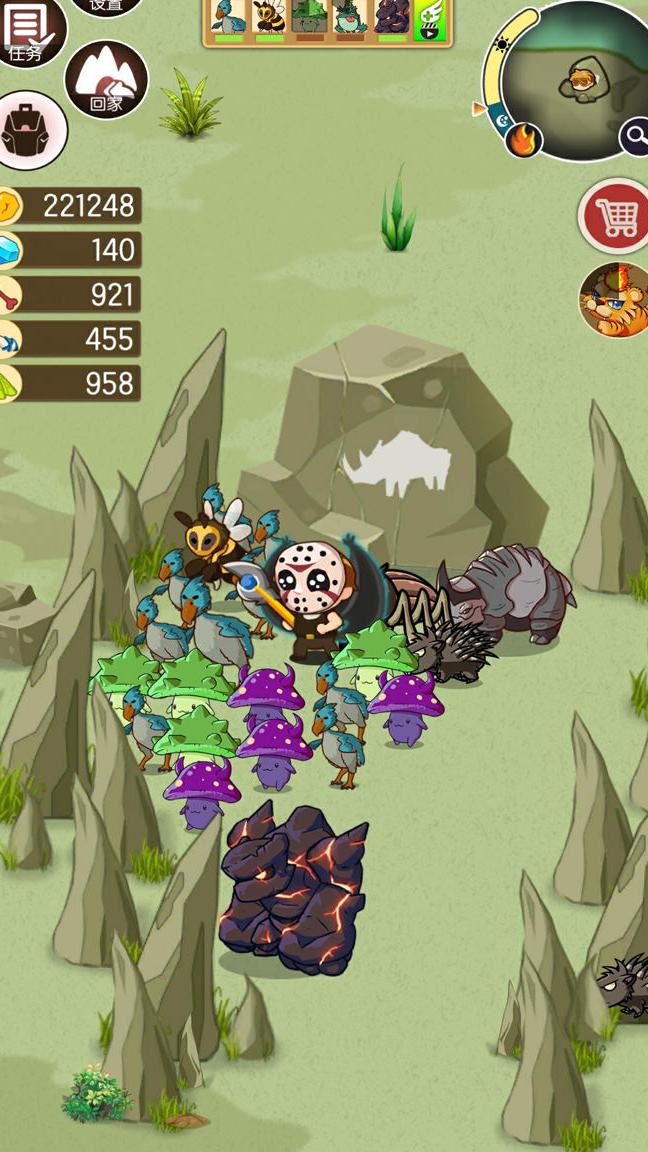Tap the campfire flame icon
Screen dimensions: 648x1152
coord(522,140)
